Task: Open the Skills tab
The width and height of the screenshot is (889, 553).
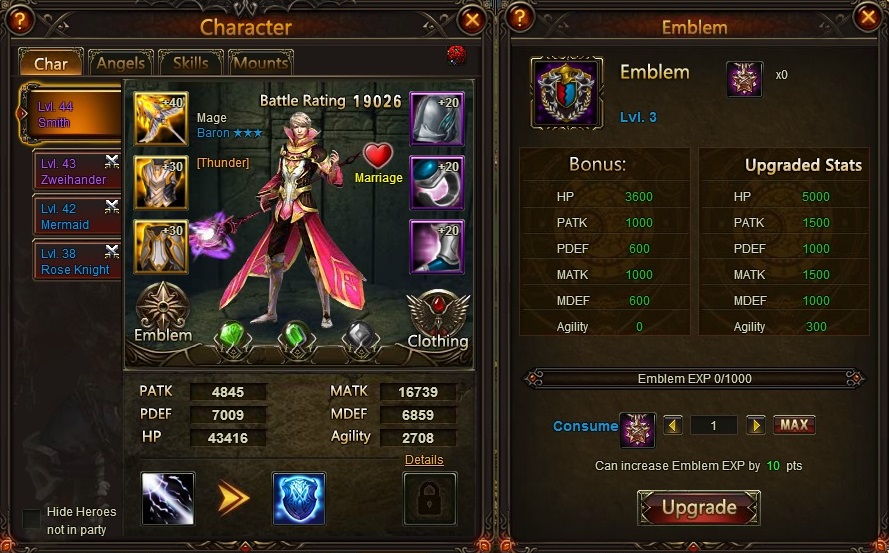Action: pyautogui.click(x=190, y=63)
